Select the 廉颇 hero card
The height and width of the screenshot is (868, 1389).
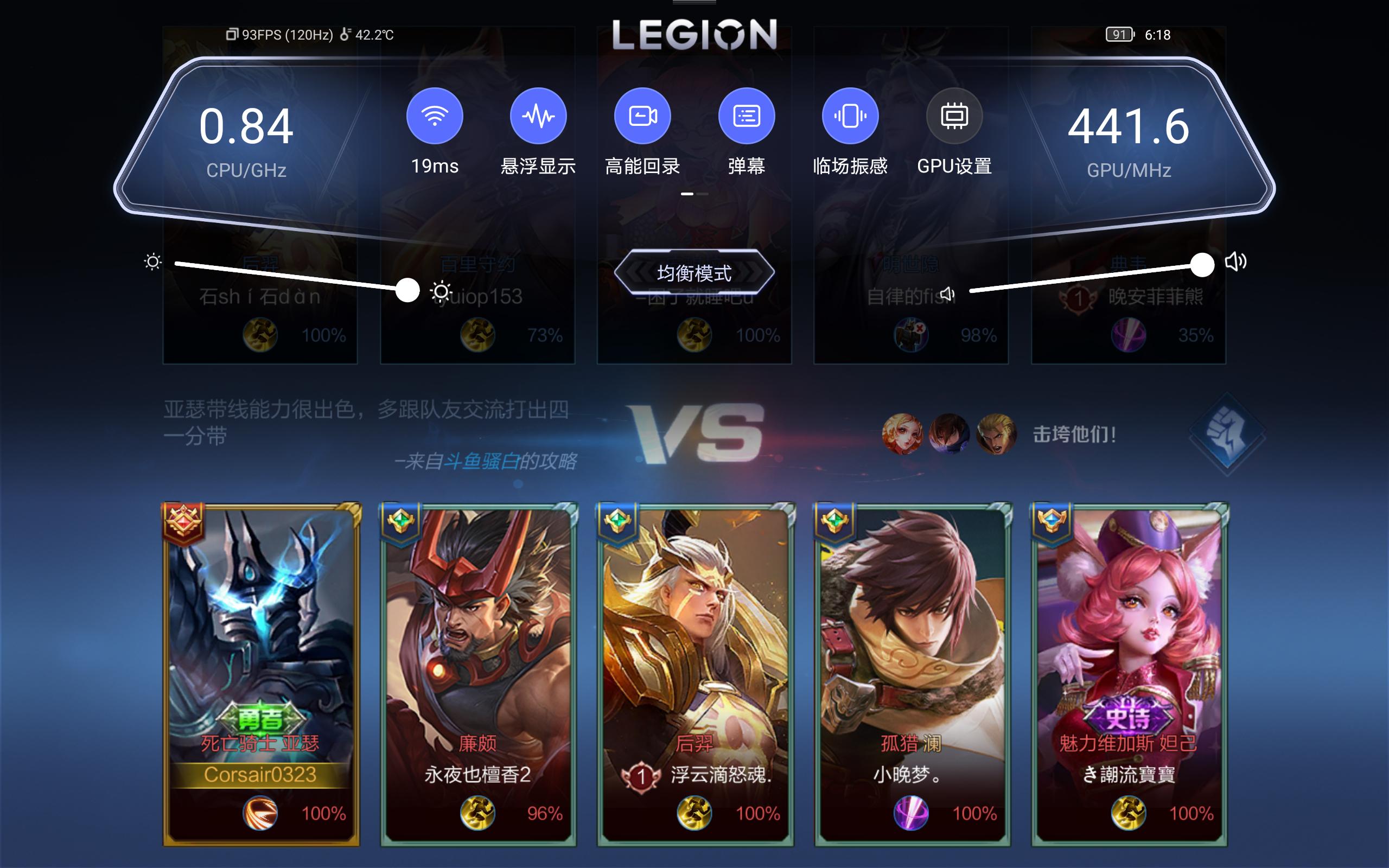pos(477,673)
